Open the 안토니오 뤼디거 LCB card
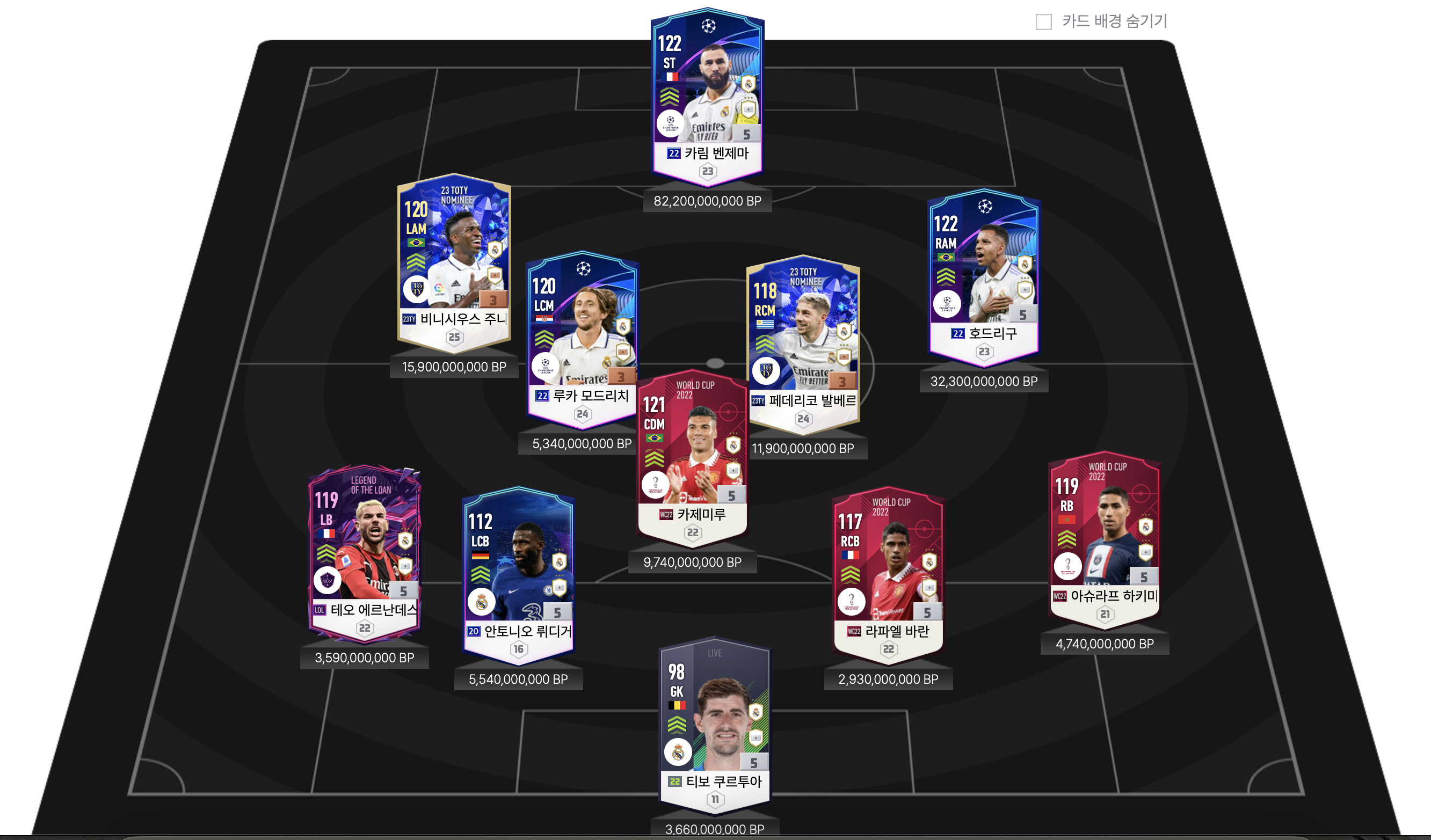Screen dimensions: 1431x840 click(x=518, y=573)
